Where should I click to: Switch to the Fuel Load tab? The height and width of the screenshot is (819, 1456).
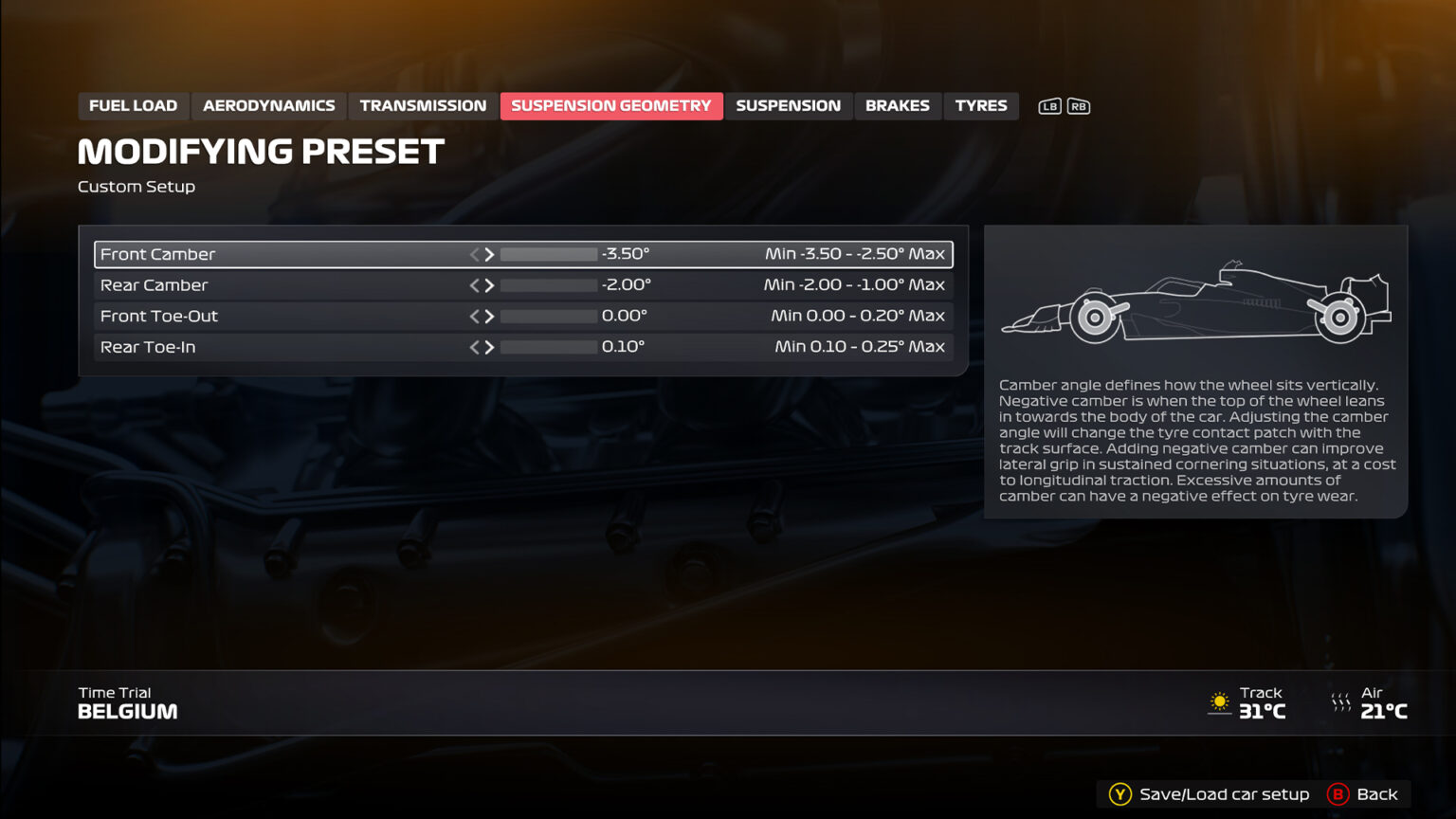click(133, 106)
